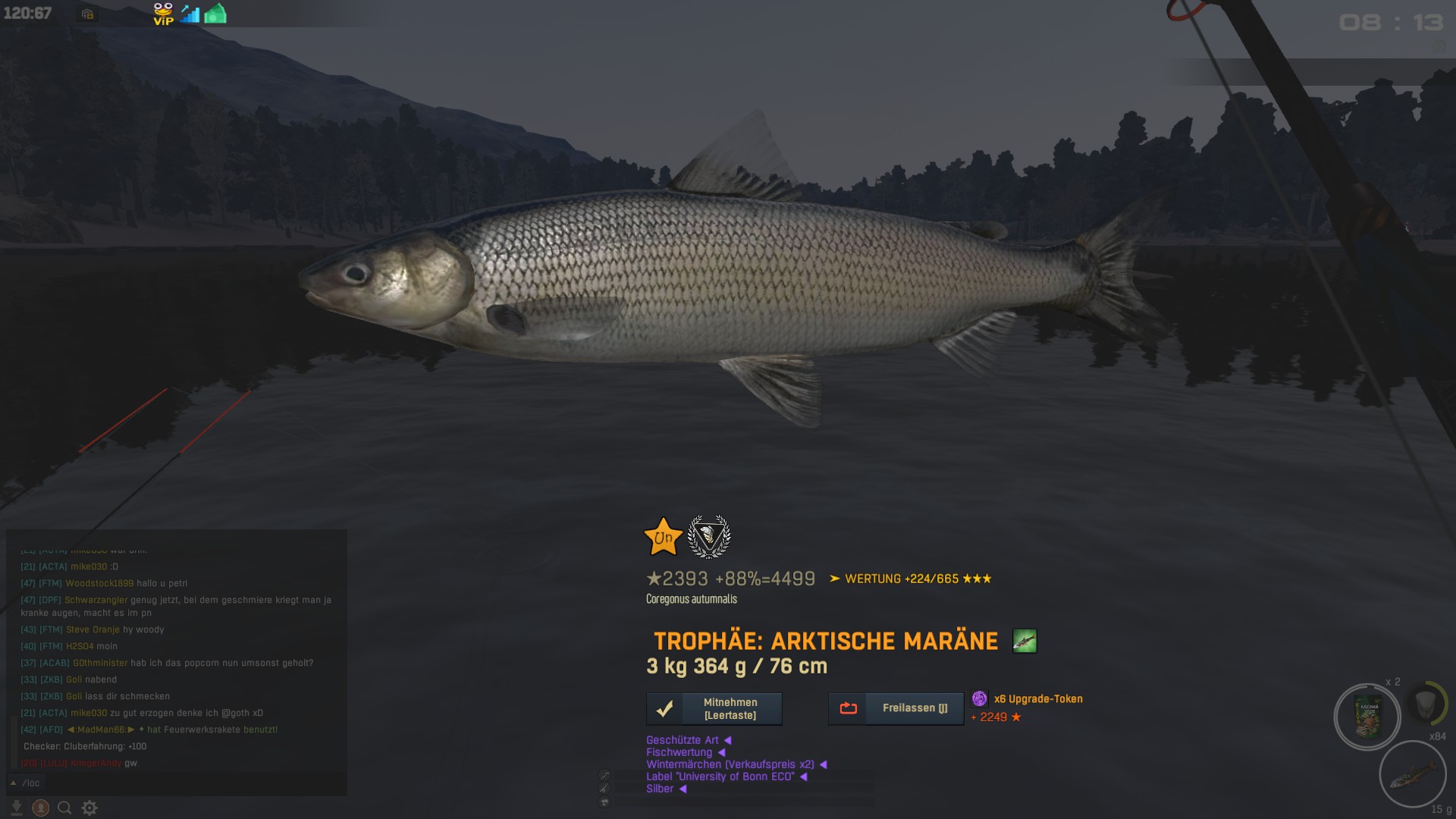Open the VIP status icon
The height and width of the screenshot is (819, 1456).
tap(163, 14)
